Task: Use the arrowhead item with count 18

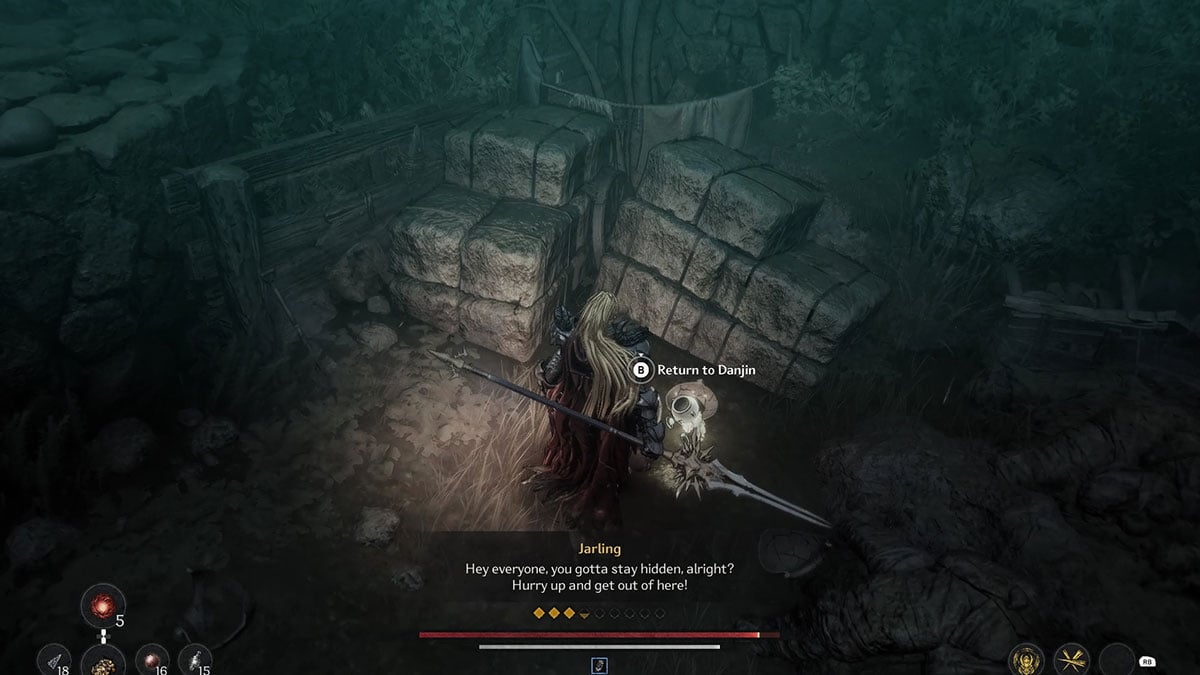Action: [x=53, y=660]
